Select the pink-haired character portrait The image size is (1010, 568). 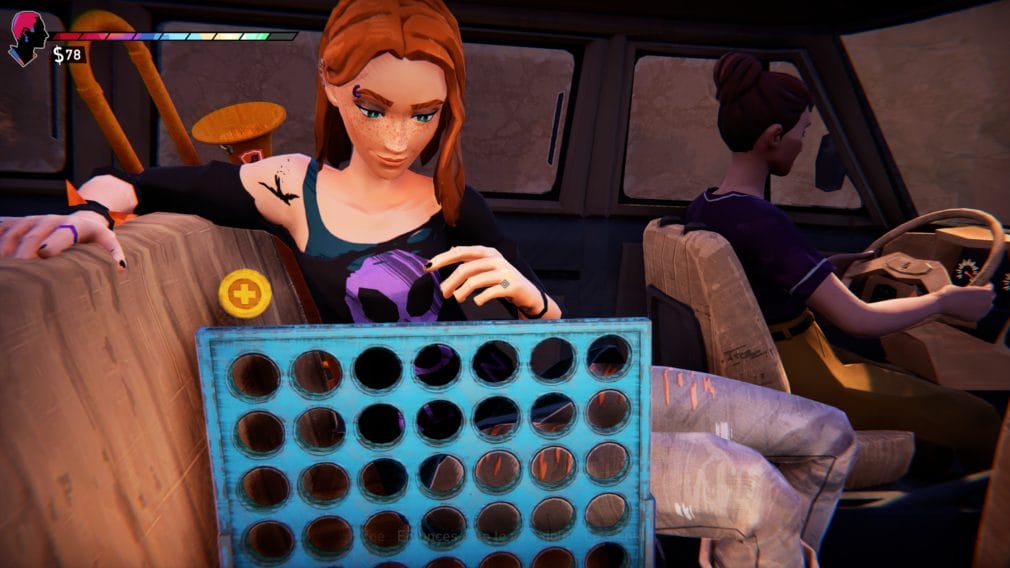27,37
